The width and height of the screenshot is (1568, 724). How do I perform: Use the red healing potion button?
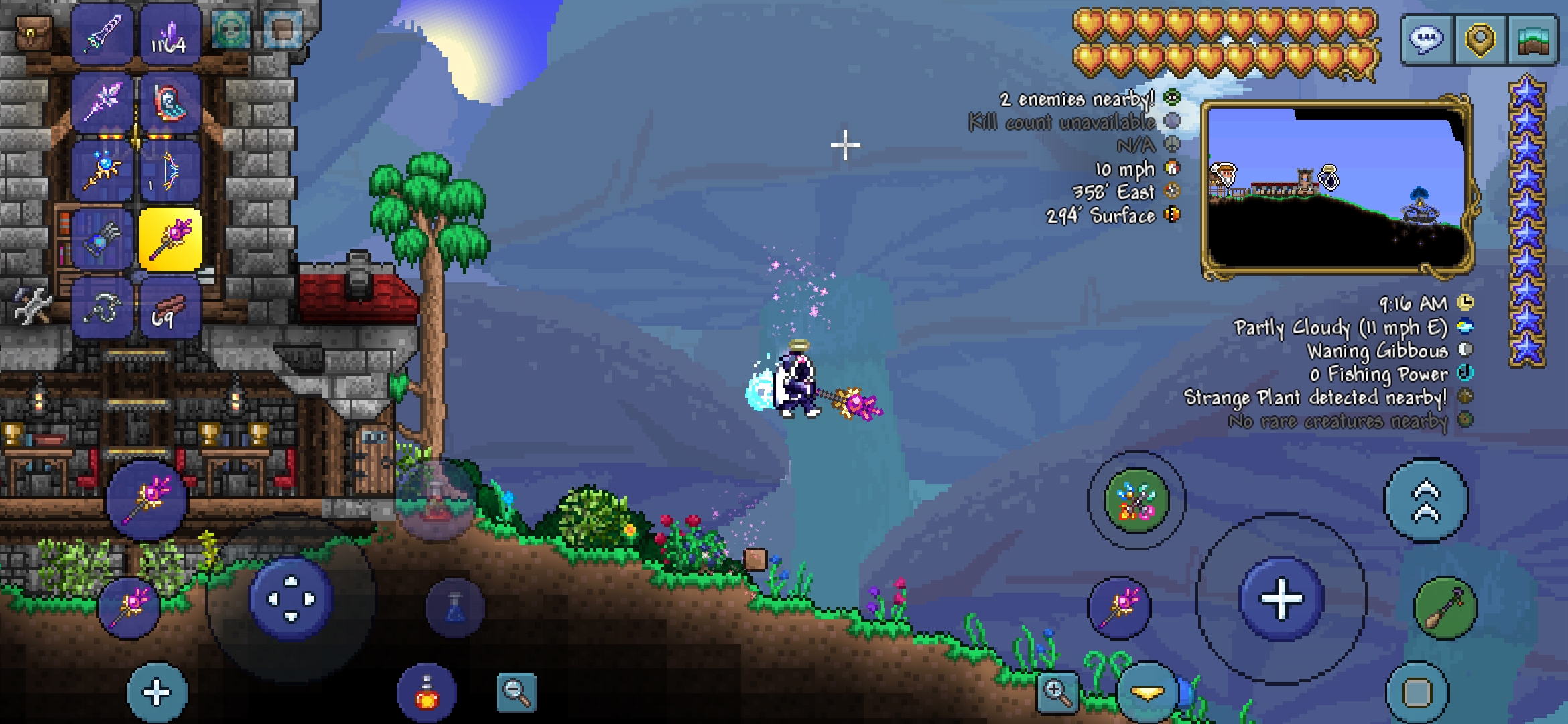427,693
